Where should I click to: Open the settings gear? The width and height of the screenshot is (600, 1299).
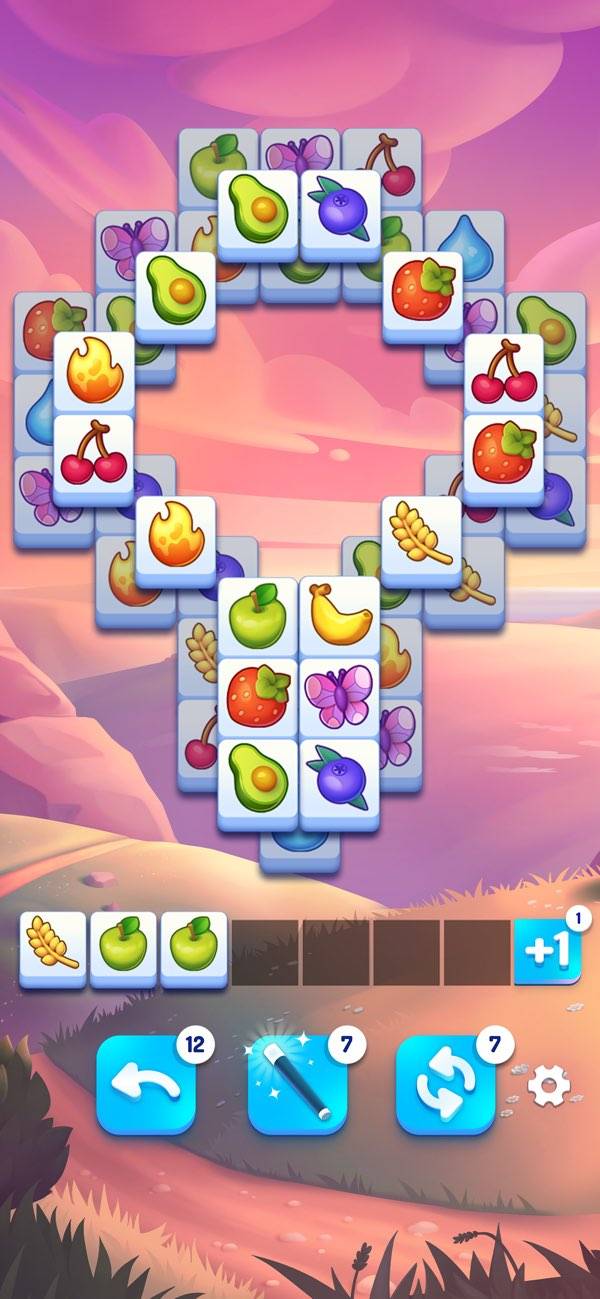point(548,1086)
